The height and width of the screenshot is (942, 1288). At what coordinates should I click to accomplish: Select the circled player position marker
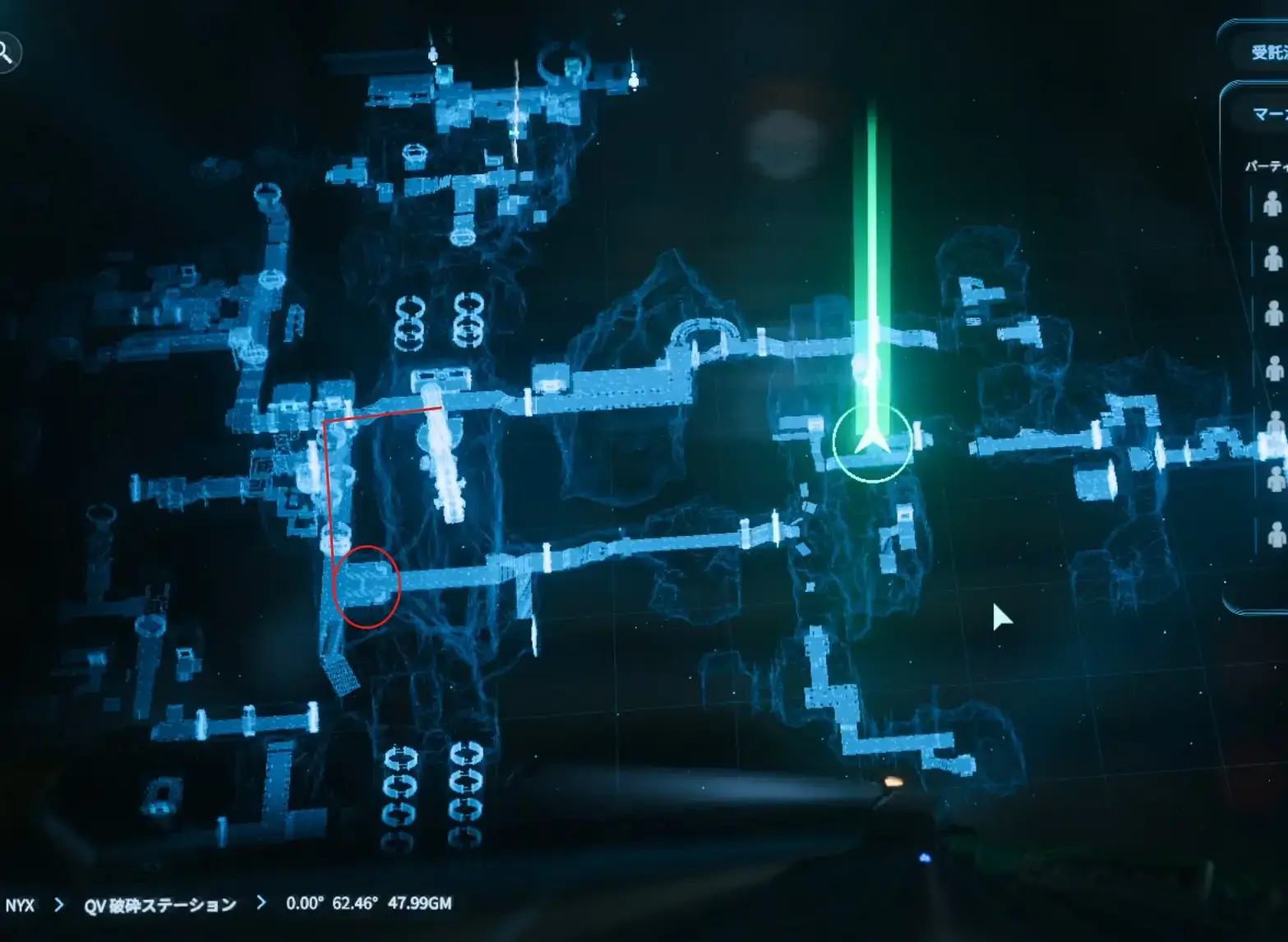871,443
